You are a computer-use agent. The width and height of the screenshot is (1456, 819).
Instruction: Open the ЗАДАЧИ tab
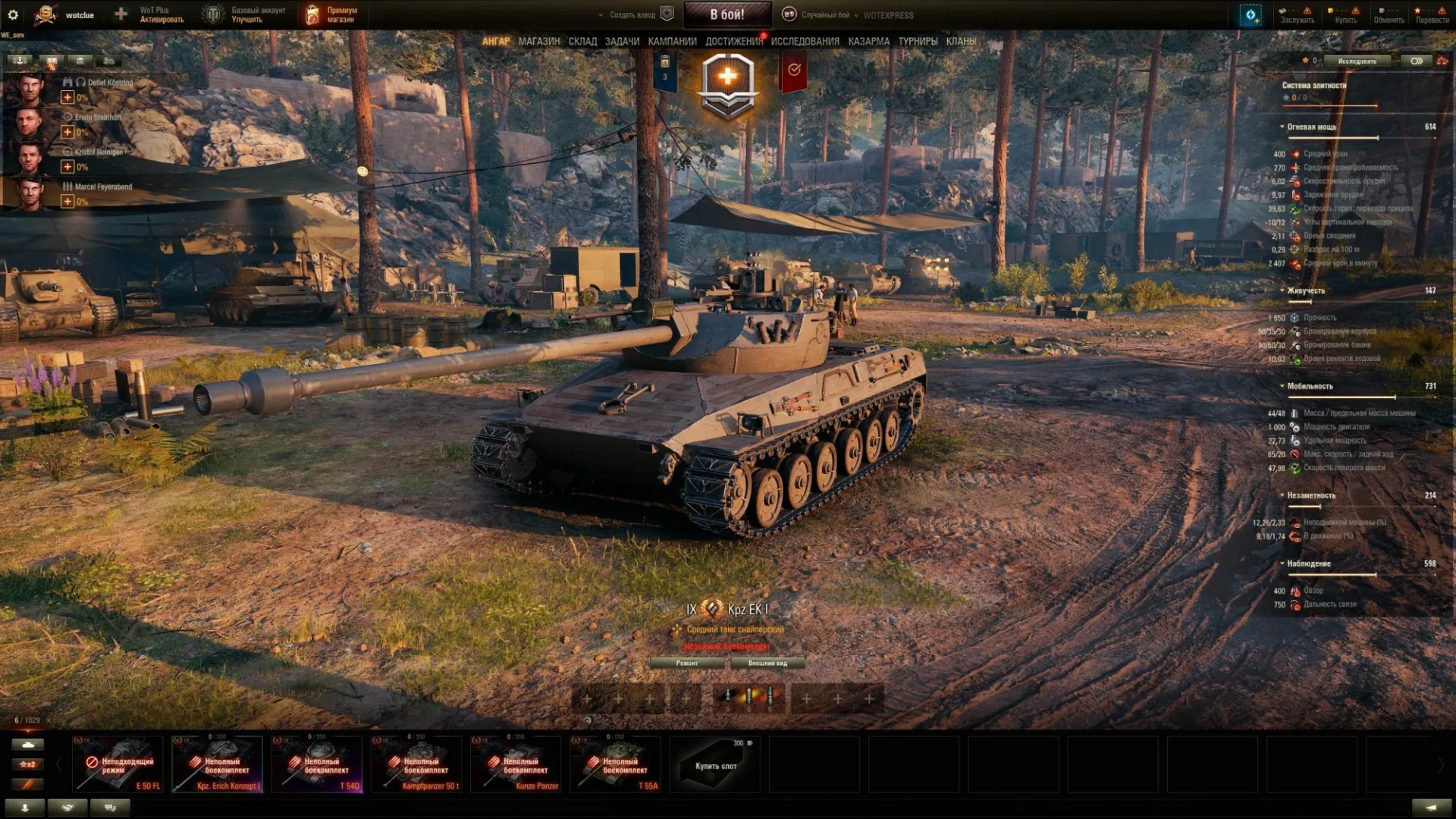(622, 41)
